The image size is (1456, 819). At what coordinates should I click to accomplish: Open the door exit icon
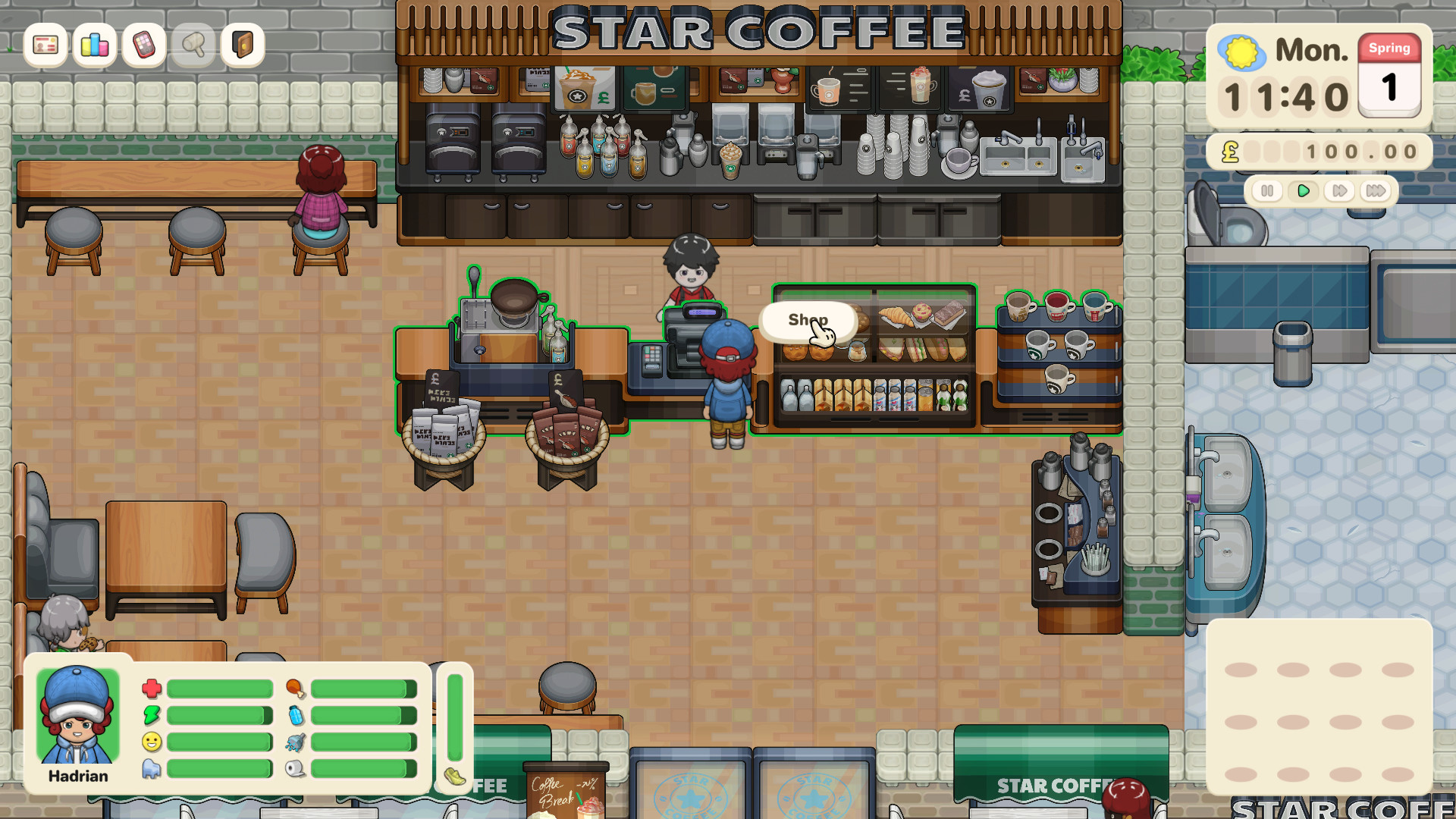point(242,46)
